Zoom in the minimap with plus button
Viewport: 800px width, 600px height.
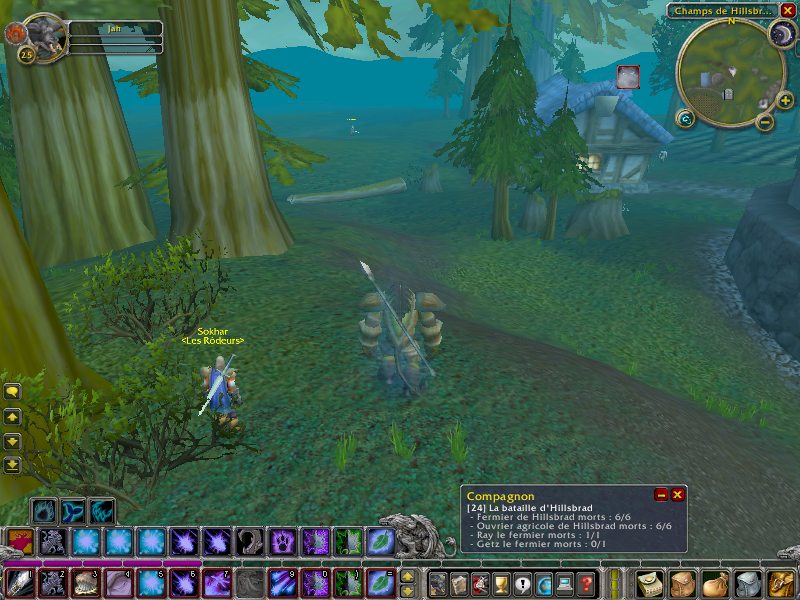[x=786, y=100]
